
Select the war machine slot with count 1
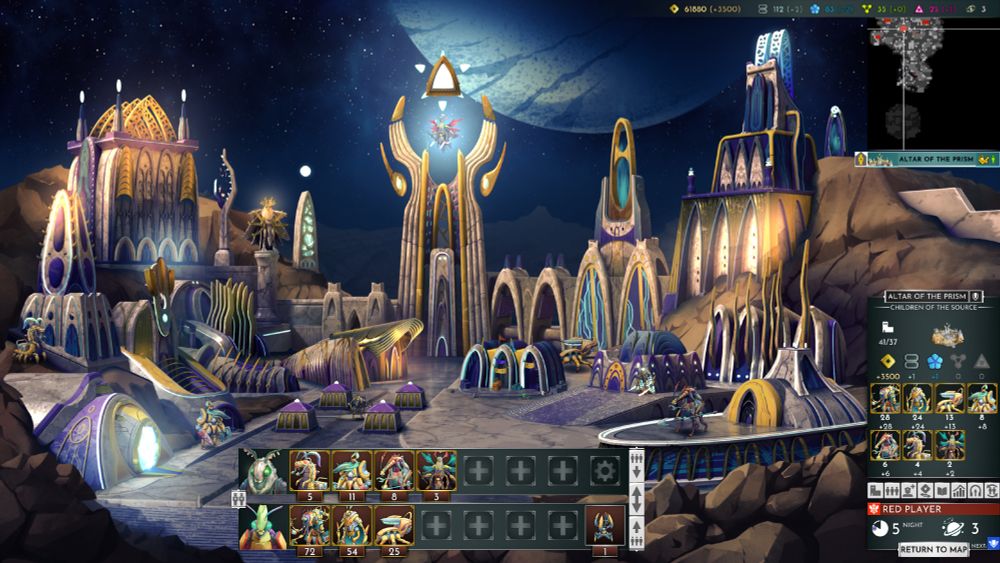coord(604,525)
